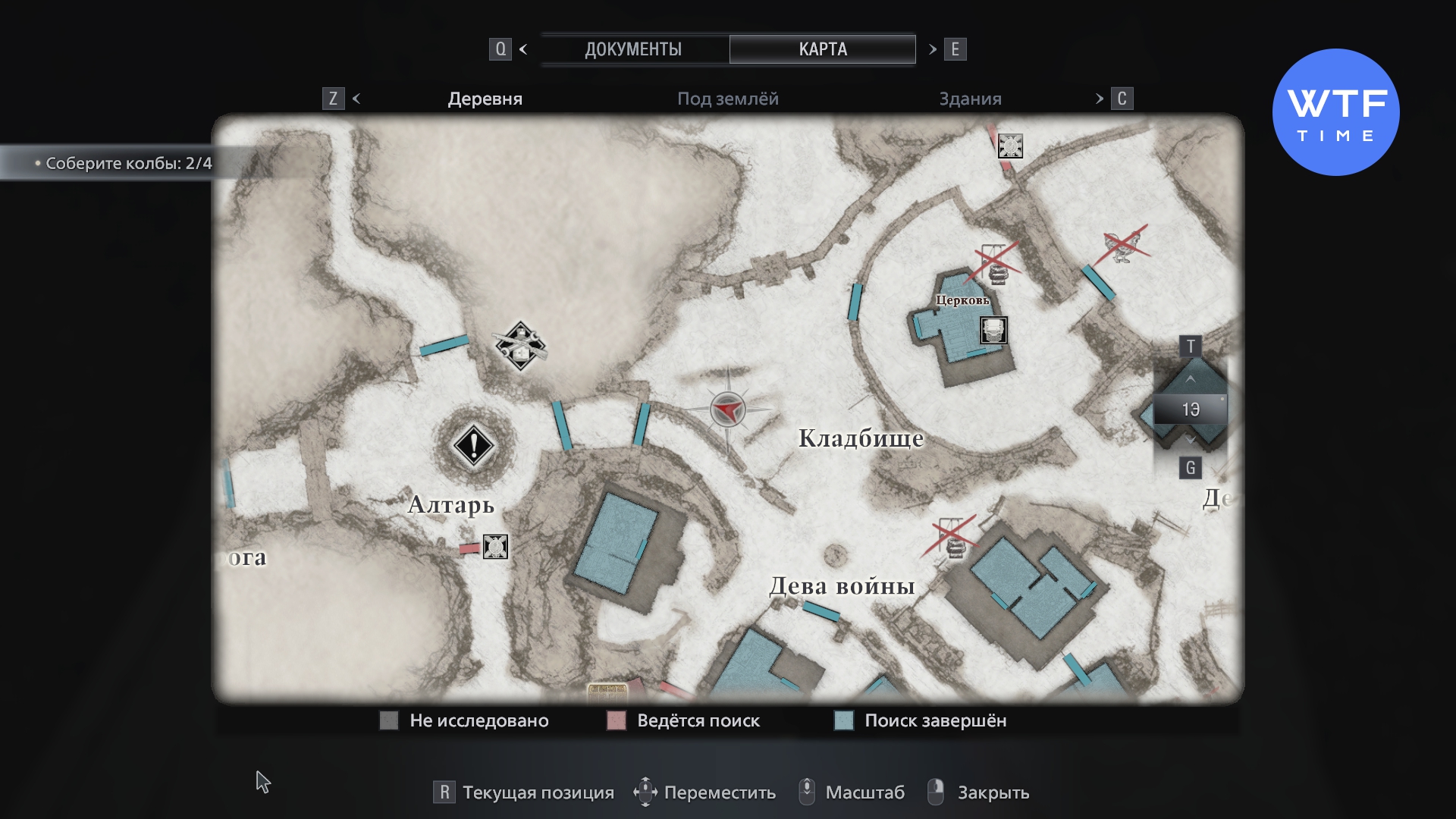Switch to the ДОКУМЕНТЫ tab
This screenshot has width=1456, height=819.
(633, 49)
